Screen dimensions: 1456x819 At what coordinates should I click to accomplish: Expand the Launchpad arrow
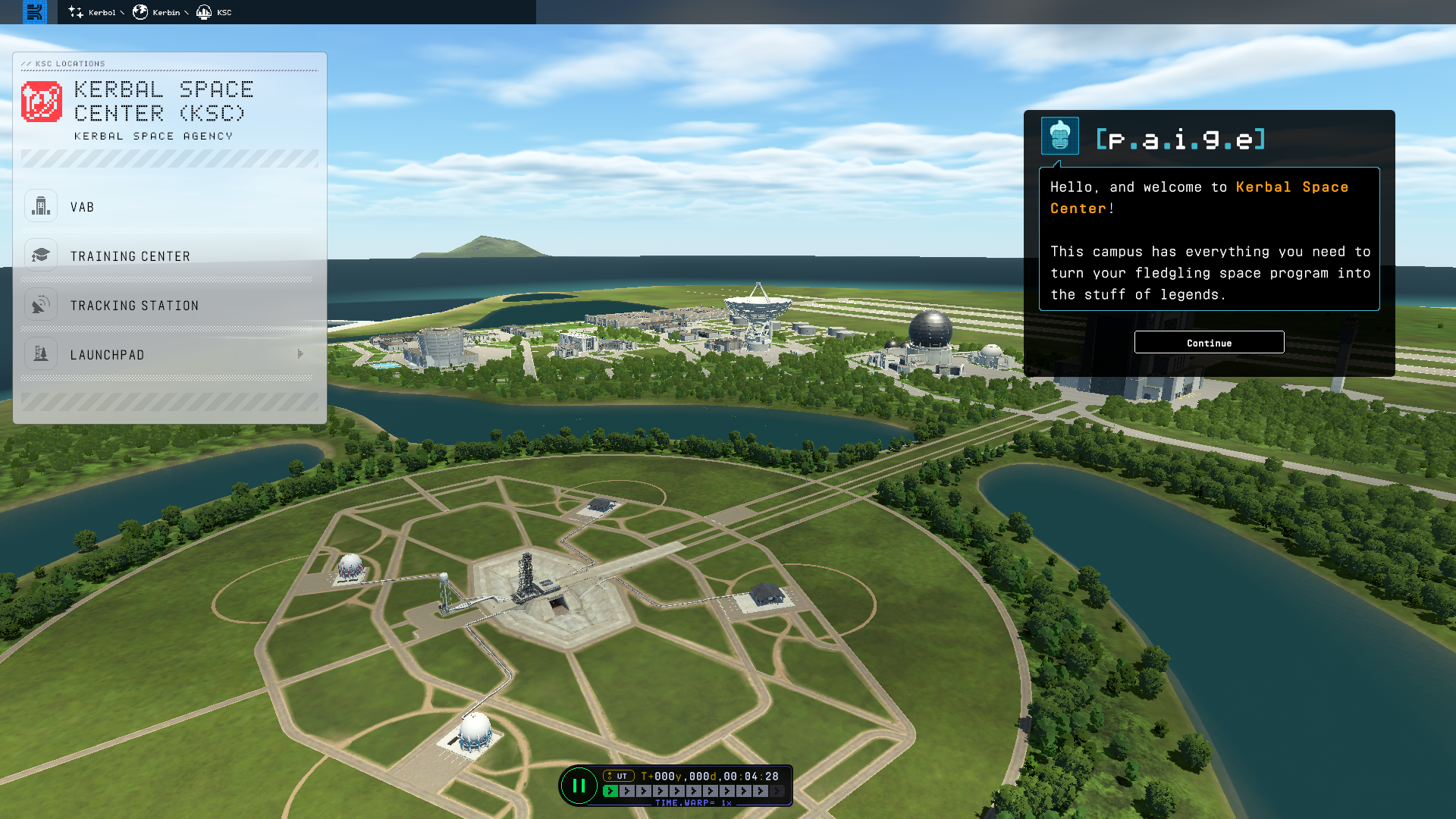301,354
